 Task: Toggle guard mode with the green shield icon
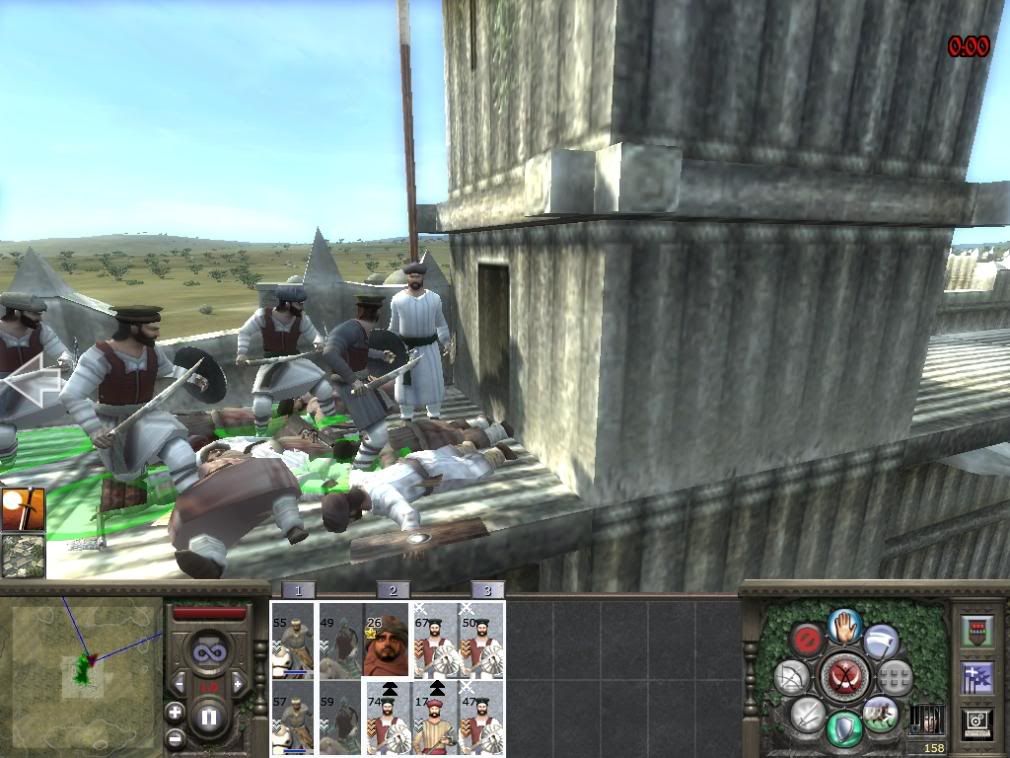pos(844,727)
